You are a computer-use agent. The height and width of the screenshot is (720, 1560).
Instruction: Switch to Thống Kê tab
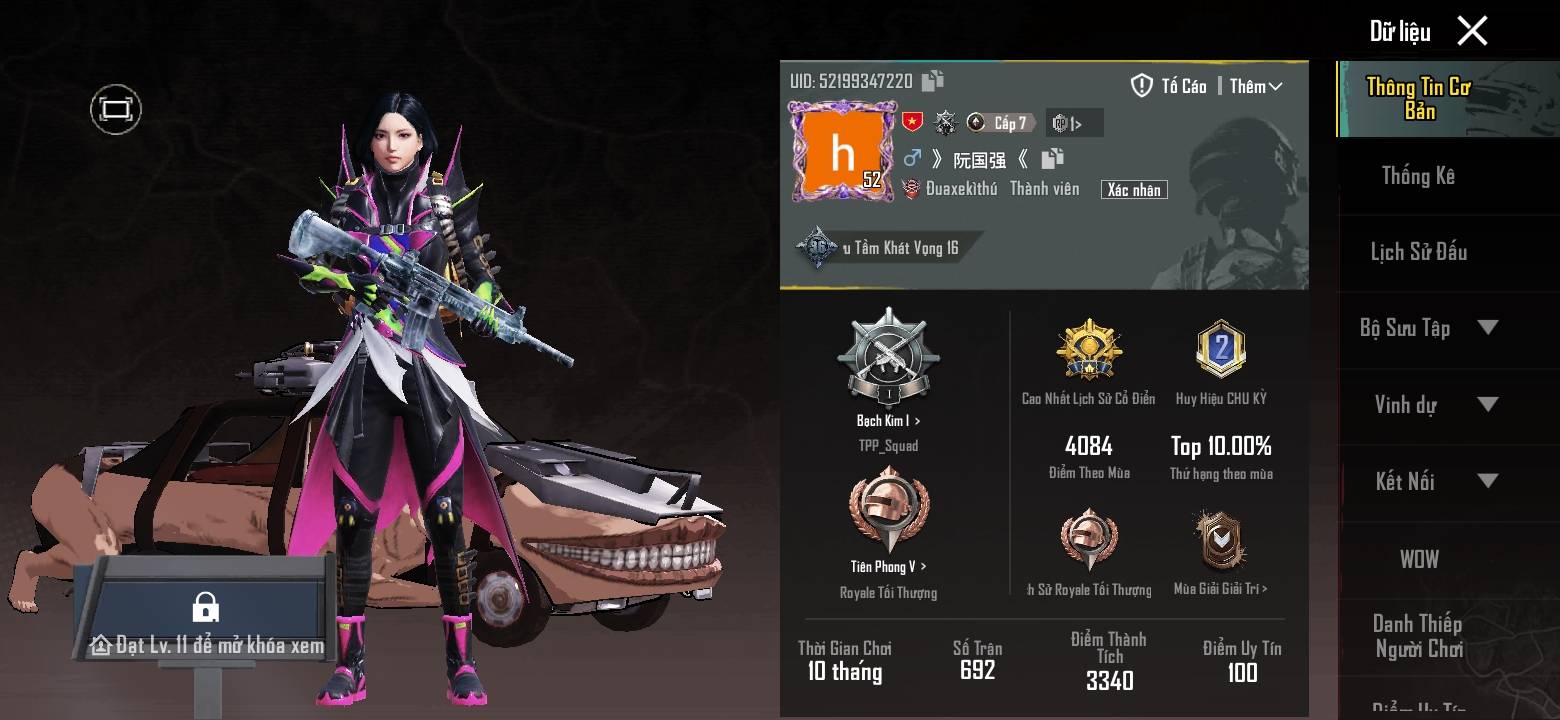coord(1418,176)
